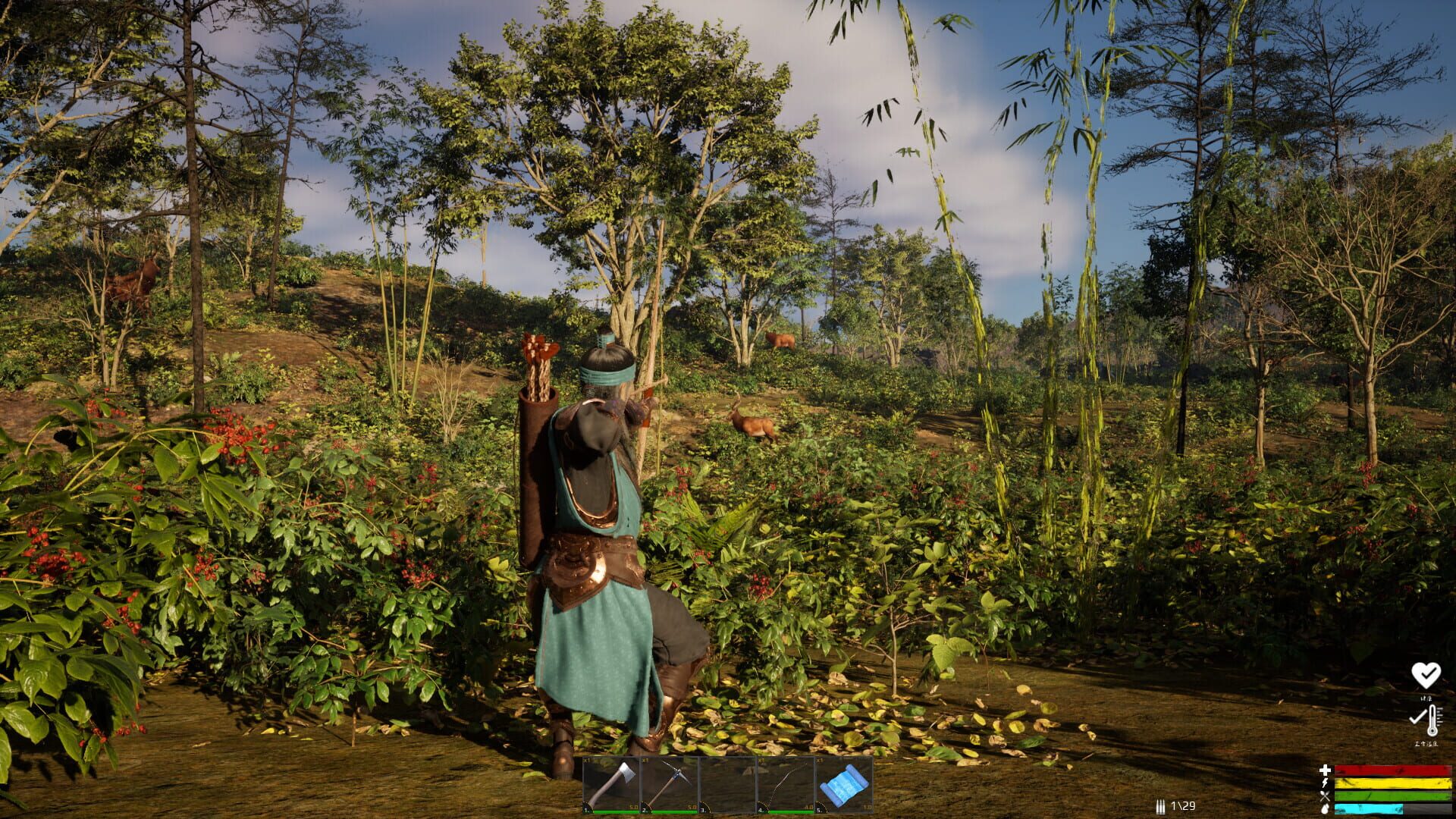1456x819 pixels.
Task: Toggle the checkmark on the heart status icon
Action: [1429, 673]
